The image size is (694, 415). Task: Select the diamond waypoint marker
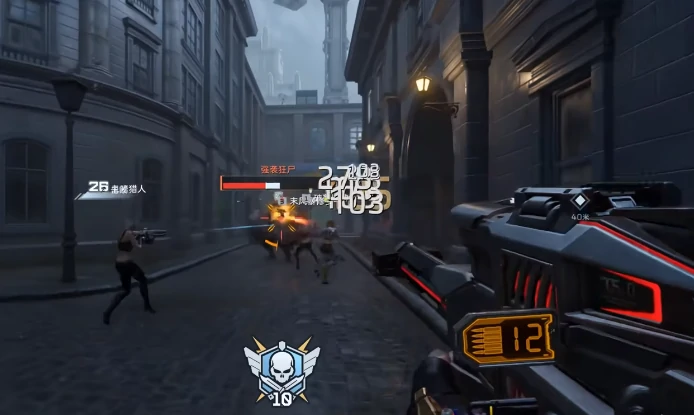point(578,198)
